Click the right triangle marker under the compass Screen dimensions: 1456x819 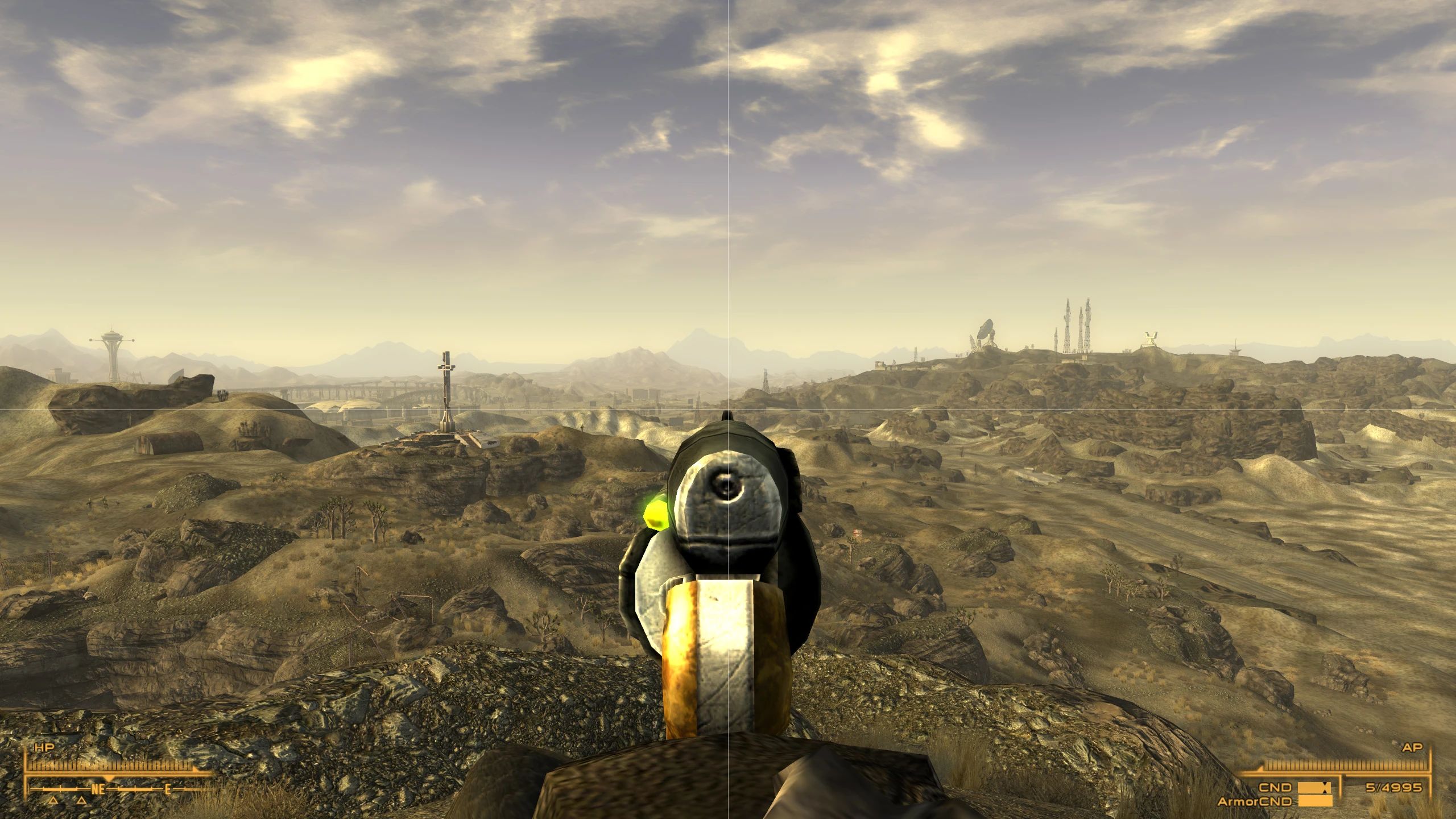tap(81, 801)
